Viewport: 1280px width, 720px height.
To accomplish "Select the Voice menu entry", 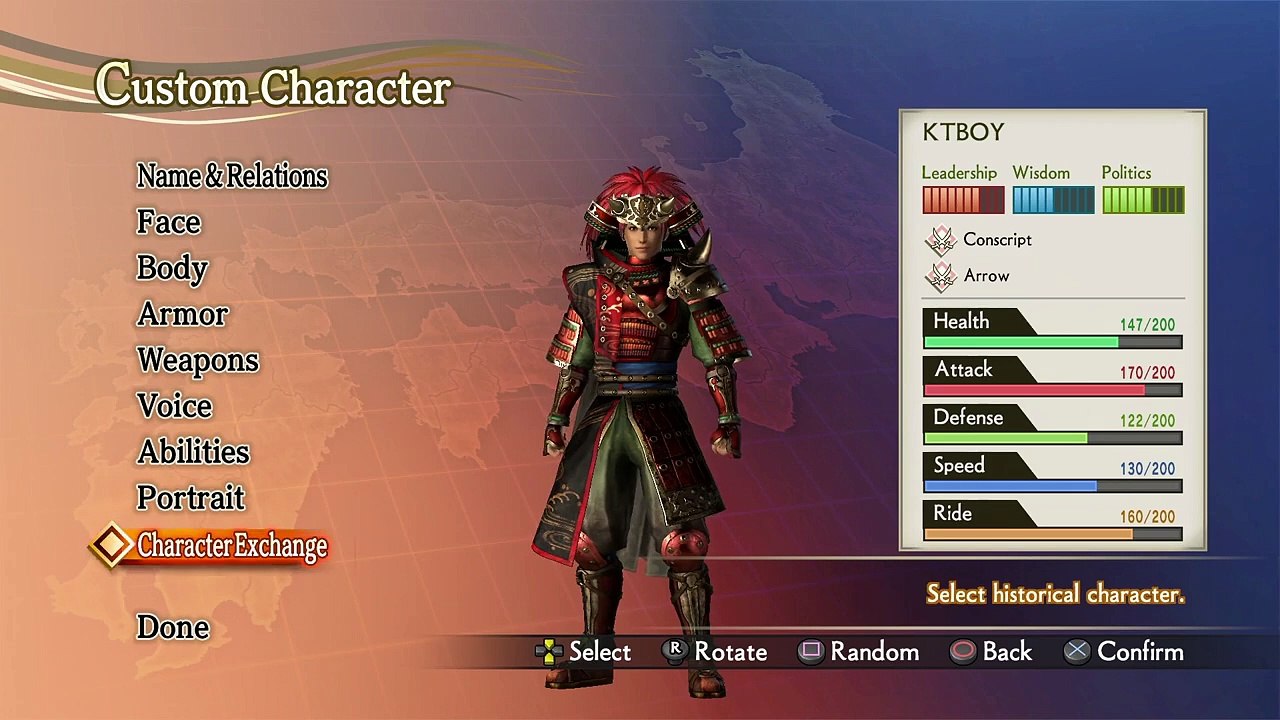I will pos(175,406).
